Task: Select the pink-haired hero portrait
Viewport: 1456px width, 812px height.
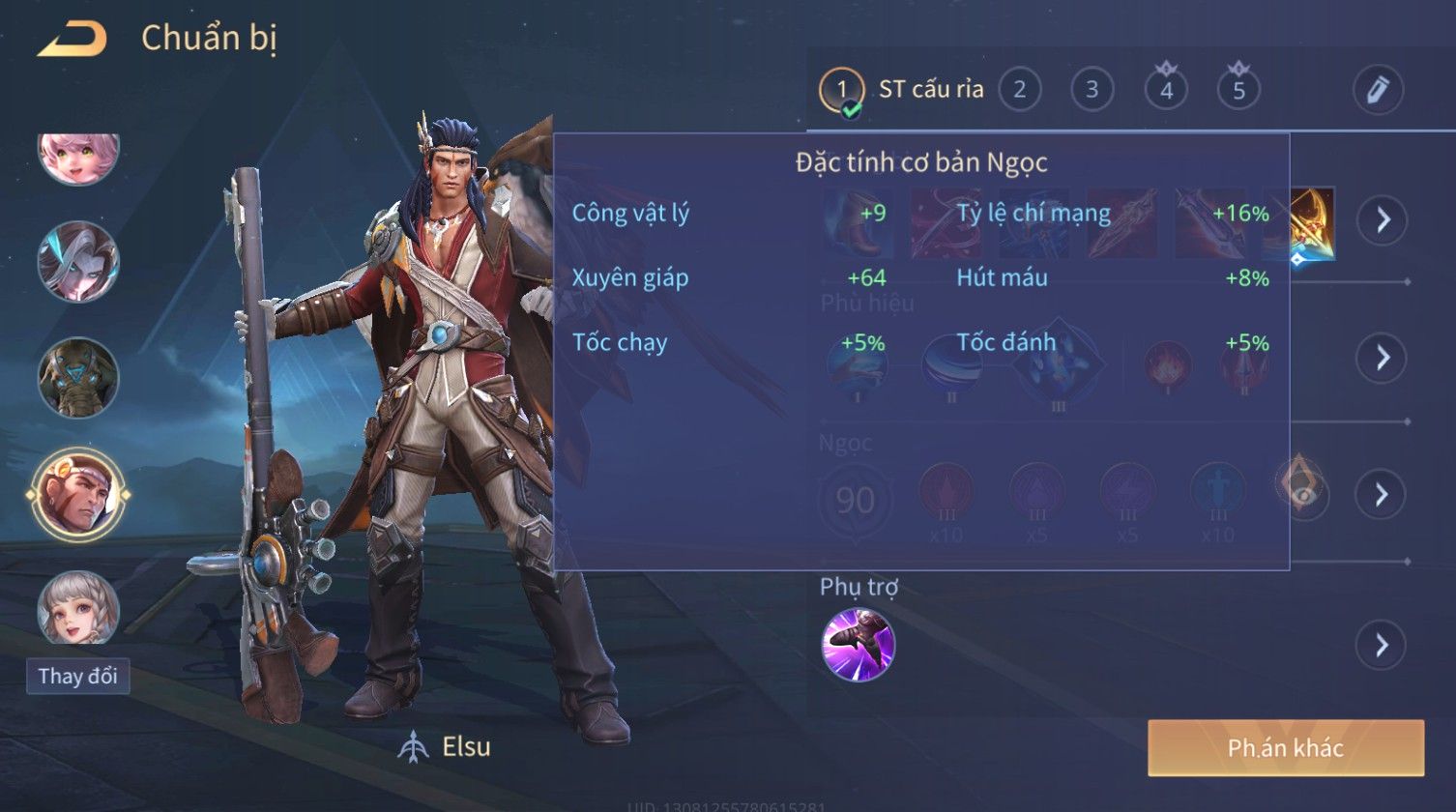Action: pos(78,155)
